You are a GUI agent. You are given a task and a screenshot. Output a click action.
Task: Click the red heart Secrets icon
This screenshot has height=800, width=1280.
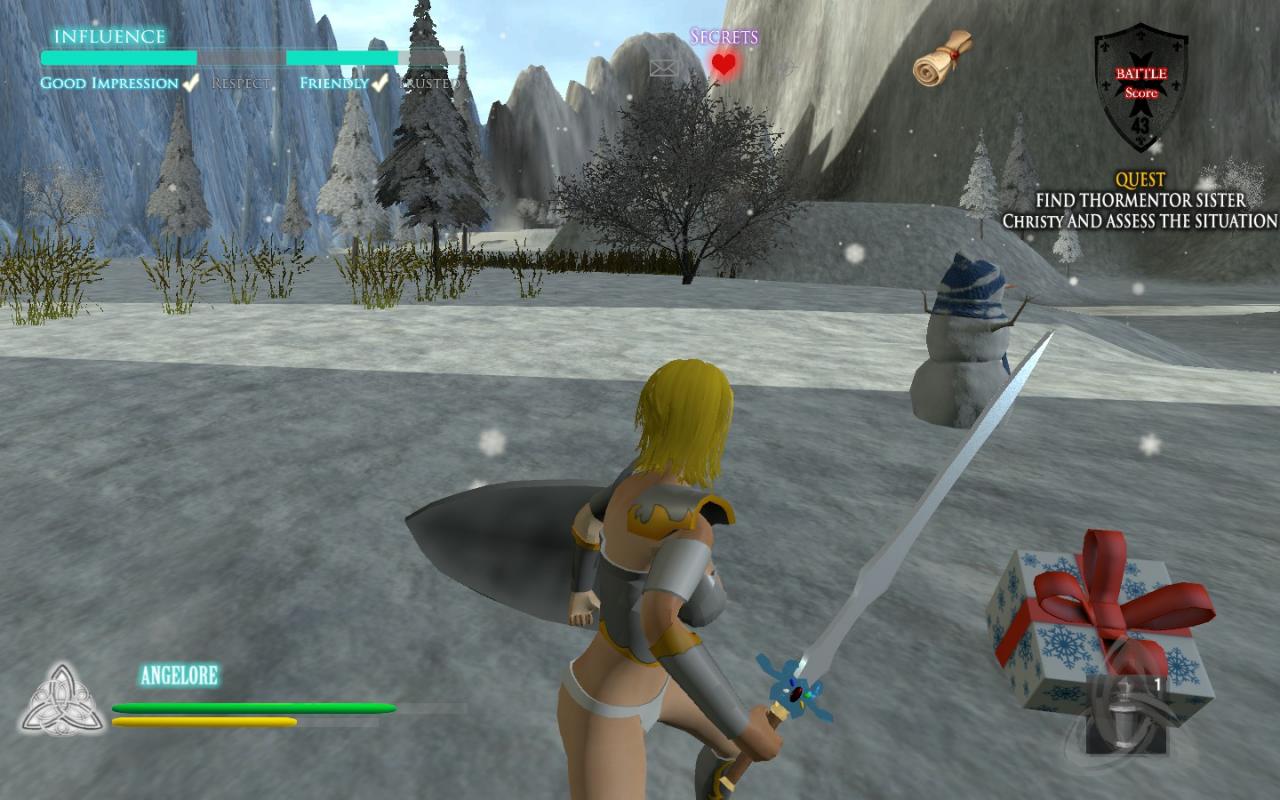click(724, 66)
